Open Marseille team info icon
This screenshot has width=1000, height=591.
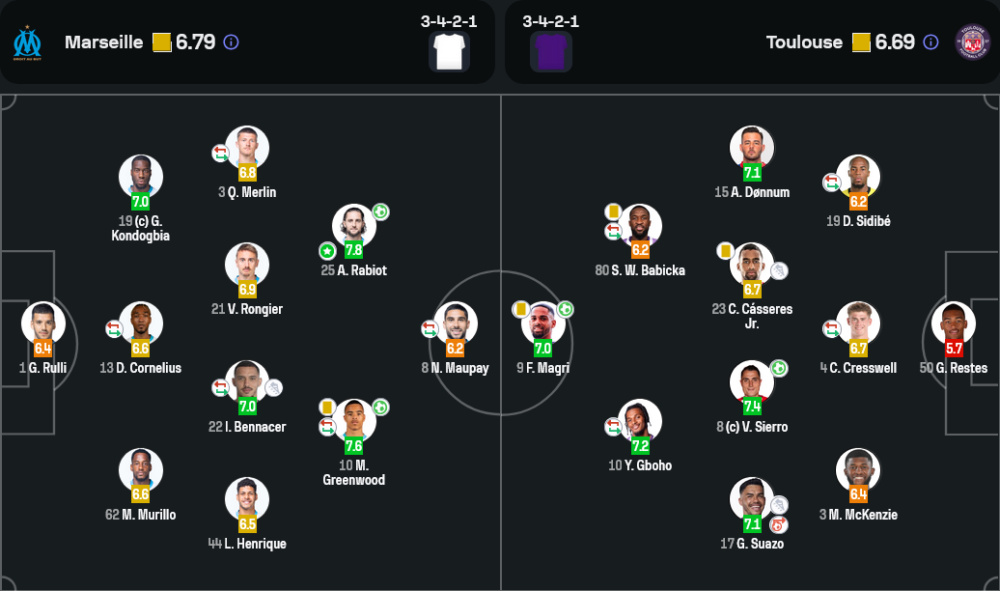pyautogui.click(x=231, y=42)
